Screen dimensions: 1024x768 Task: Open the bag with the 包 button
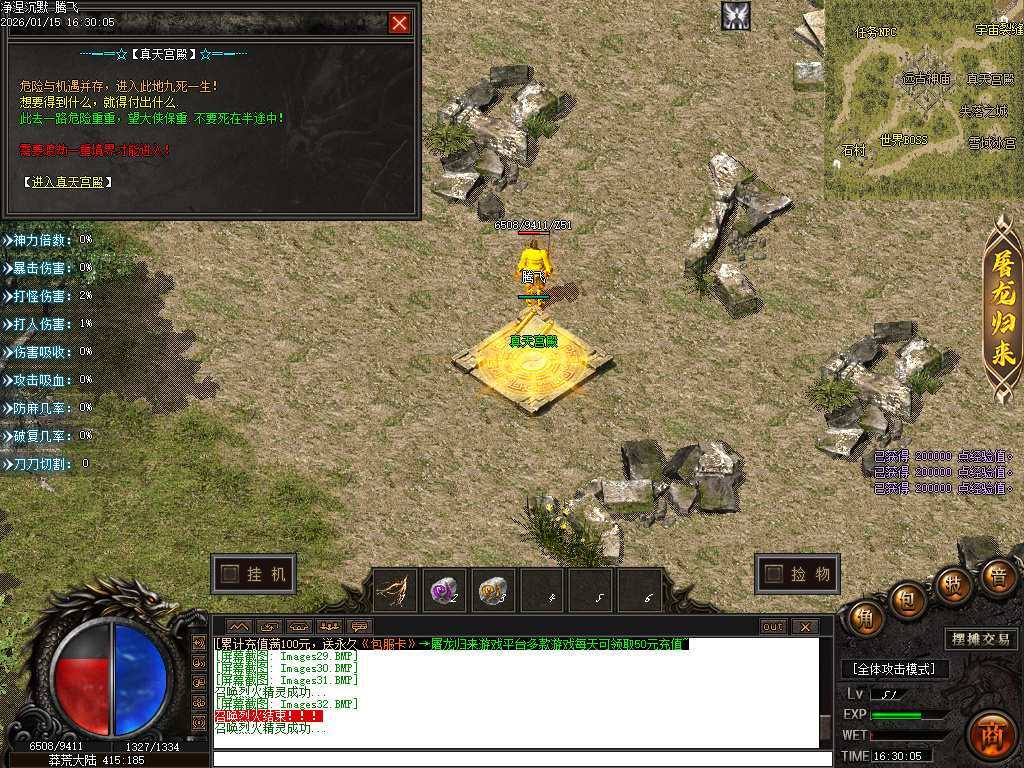click(x=909, y=598)
